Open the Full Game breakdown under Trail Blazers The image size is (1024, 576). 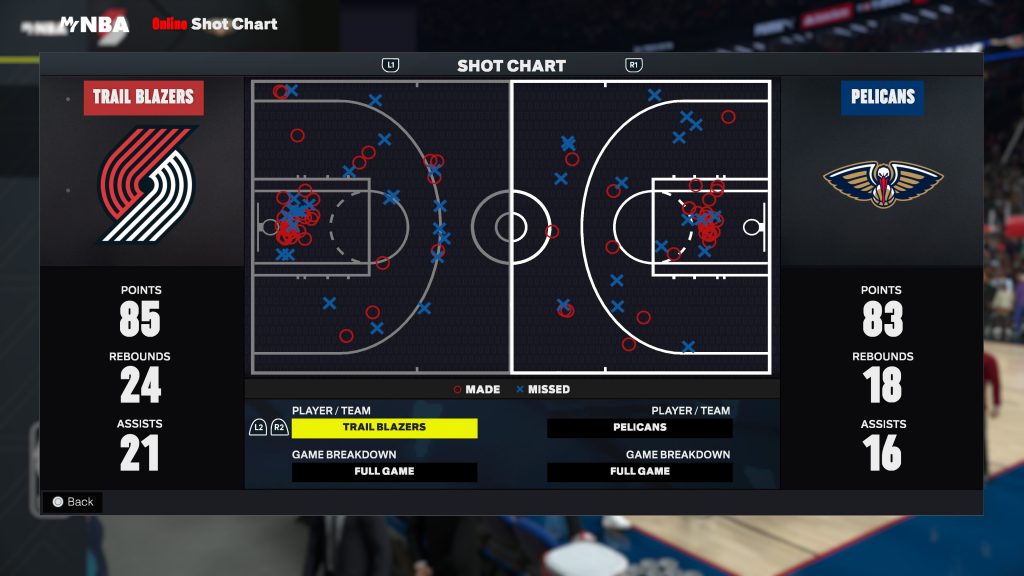(384, 471)
